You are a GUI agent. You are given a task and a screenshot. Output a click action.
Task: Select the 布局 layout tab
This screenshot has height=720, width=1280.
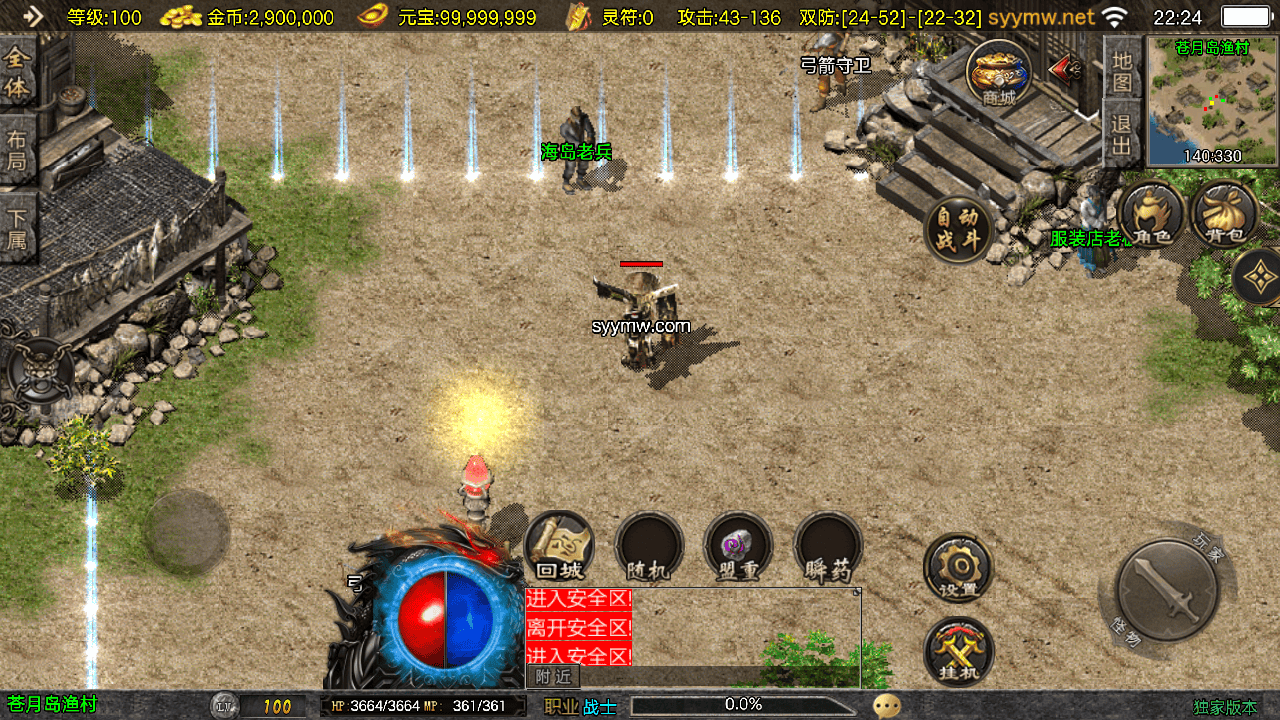click(x=18, y=150)
